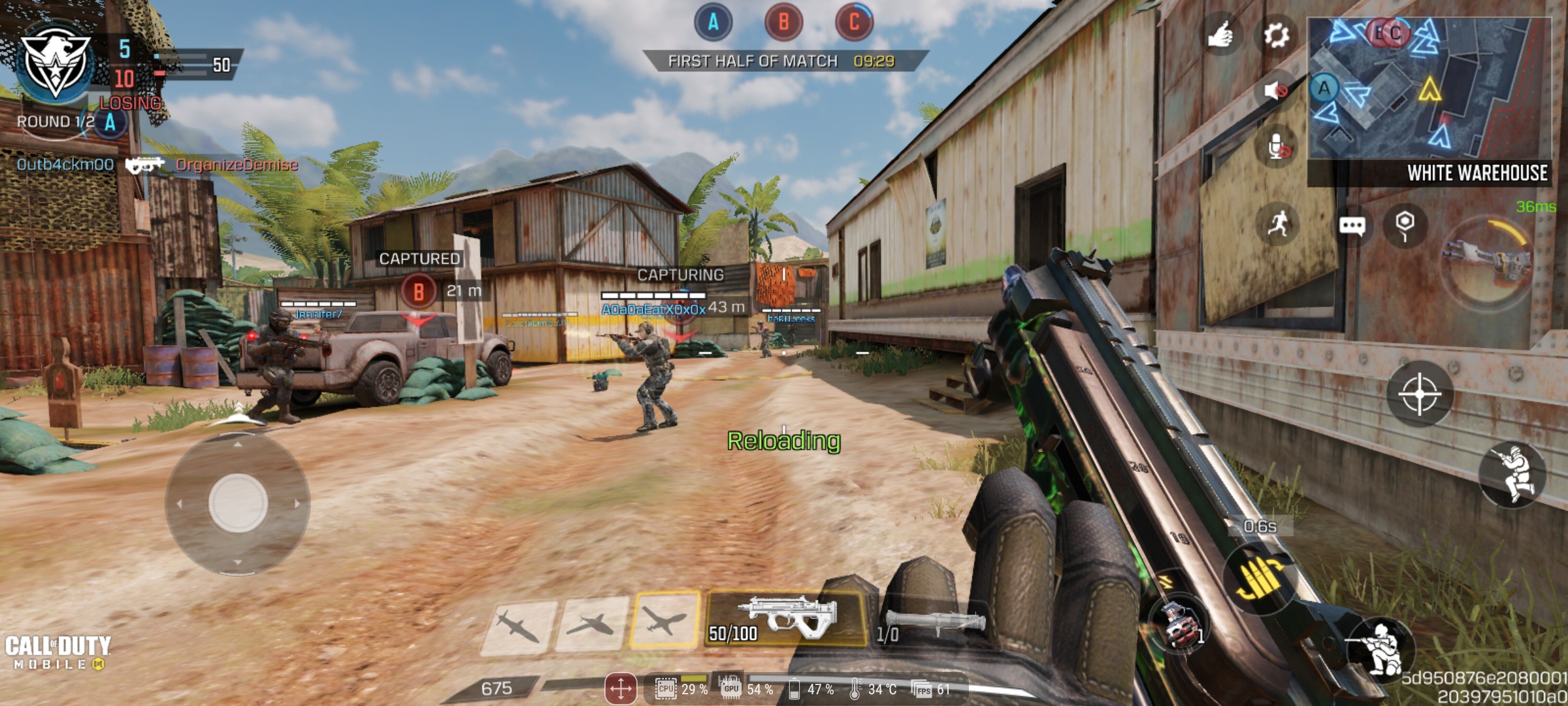Tap the aim-down-sights crosshair button
Viewport: 1568px width, 706px height.
tap(1419, 394)
